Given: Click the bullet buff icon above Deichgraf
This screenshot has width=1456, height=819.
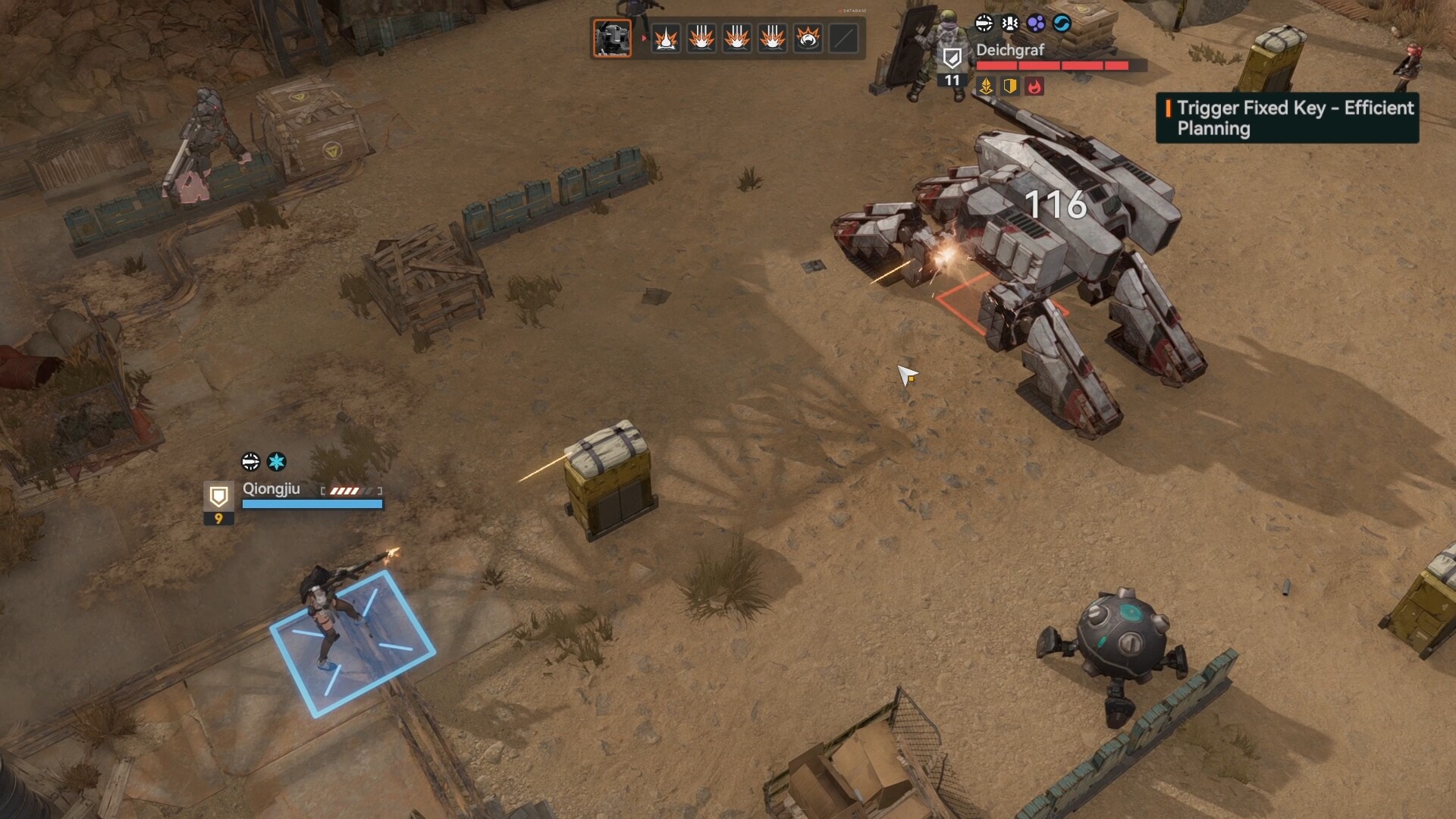Looking at the screenshot, I should 984,24.
